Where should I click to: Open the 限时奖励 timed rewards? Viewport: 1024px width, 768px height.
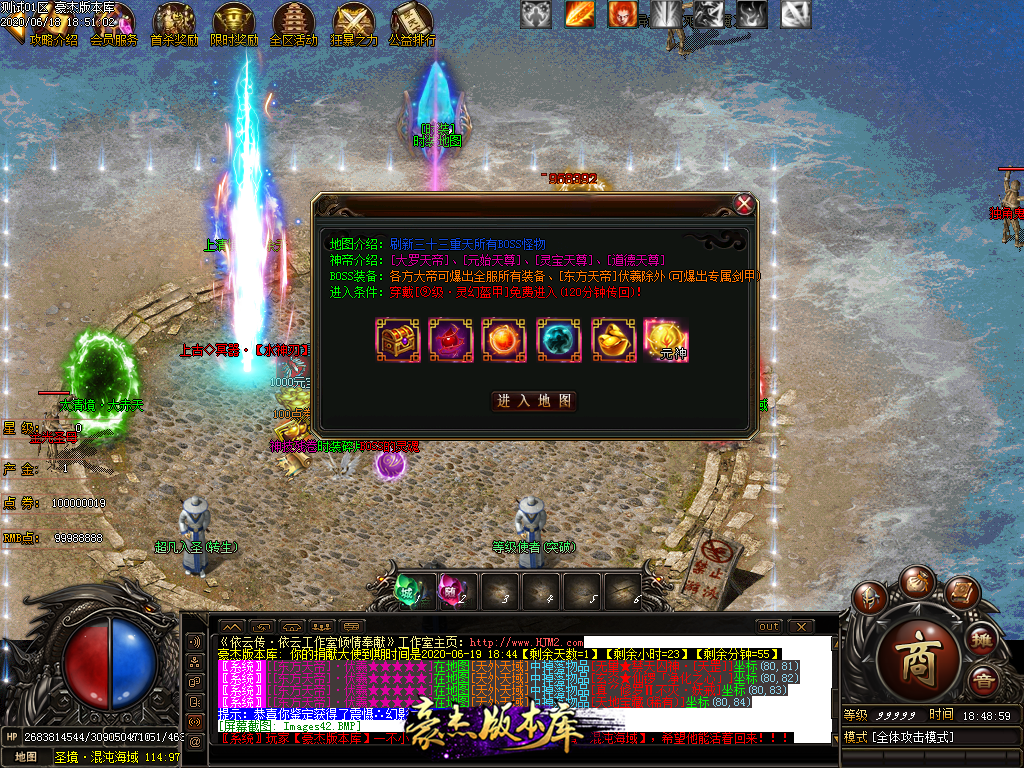(234, 26)
